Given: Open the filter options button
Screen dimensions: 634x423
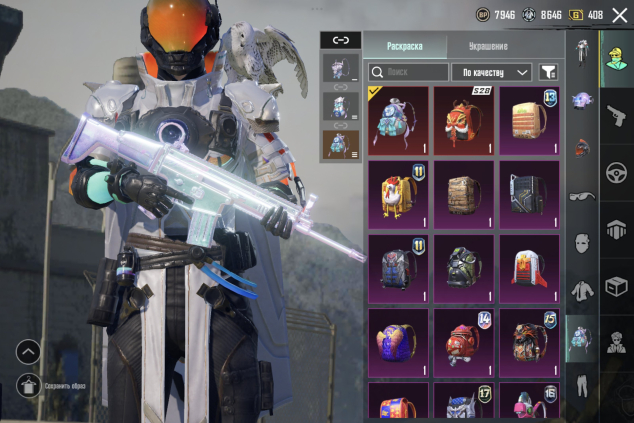Looking at the screenshot, I should [548, 72].
